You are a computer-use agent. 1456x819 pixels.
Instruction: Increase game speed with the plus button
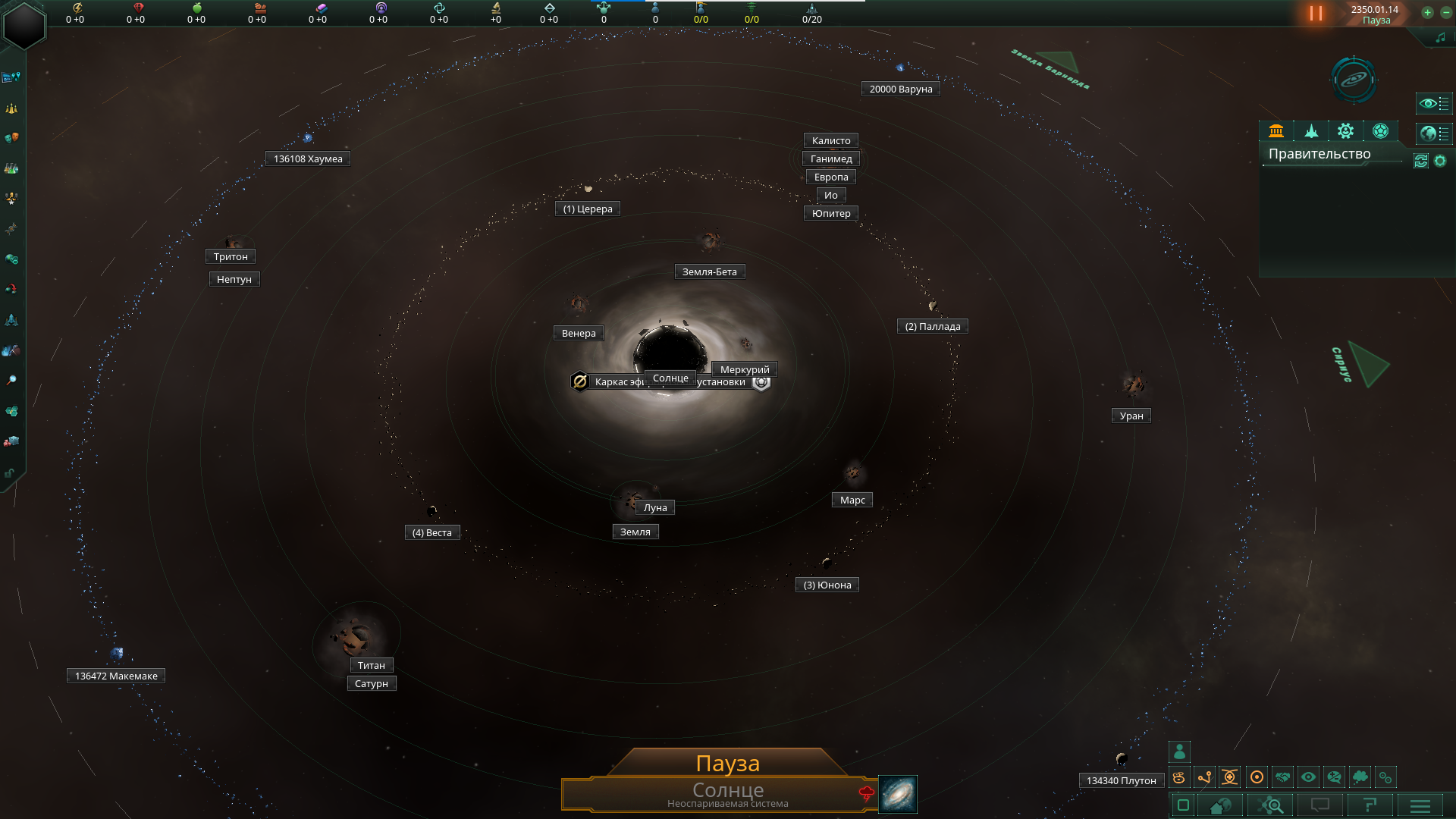[x=1427, y=13]
